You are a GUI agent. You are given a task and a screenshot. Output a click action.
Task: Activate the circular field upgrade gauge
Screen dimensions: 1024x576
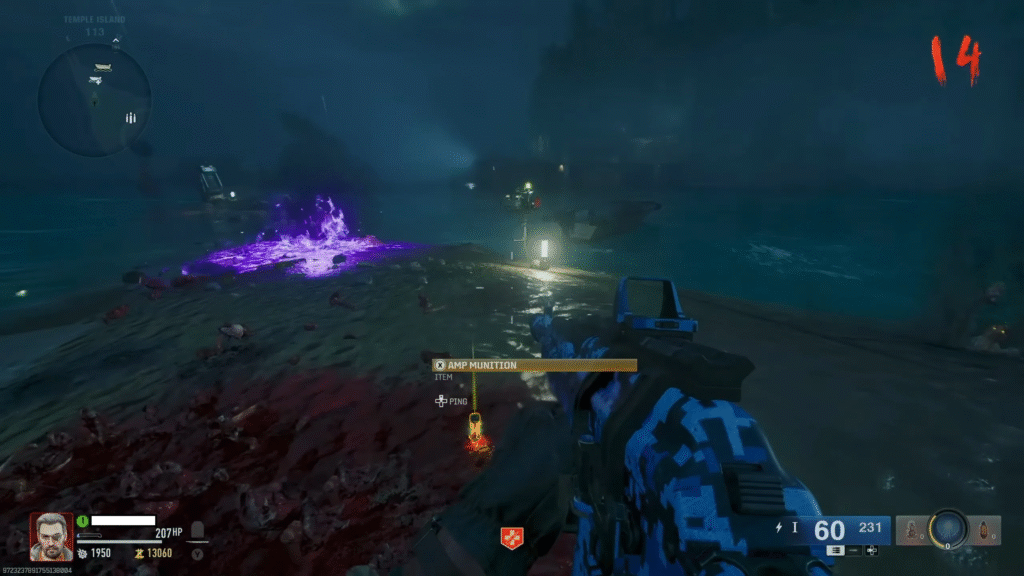tap(947, 531)
